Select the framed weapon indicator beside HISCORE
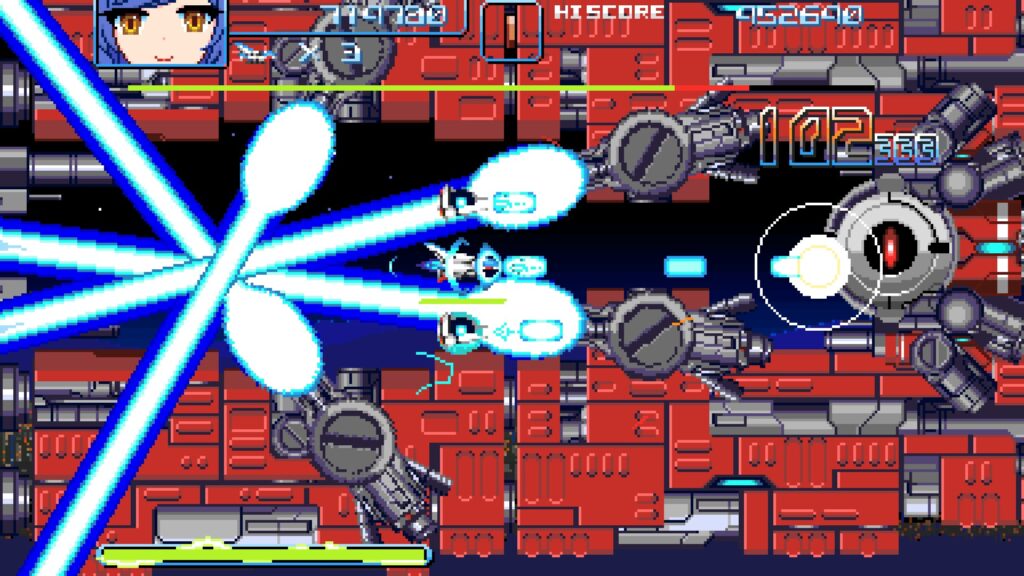This screenshot has height=576, width=1024. click(511, 30)
